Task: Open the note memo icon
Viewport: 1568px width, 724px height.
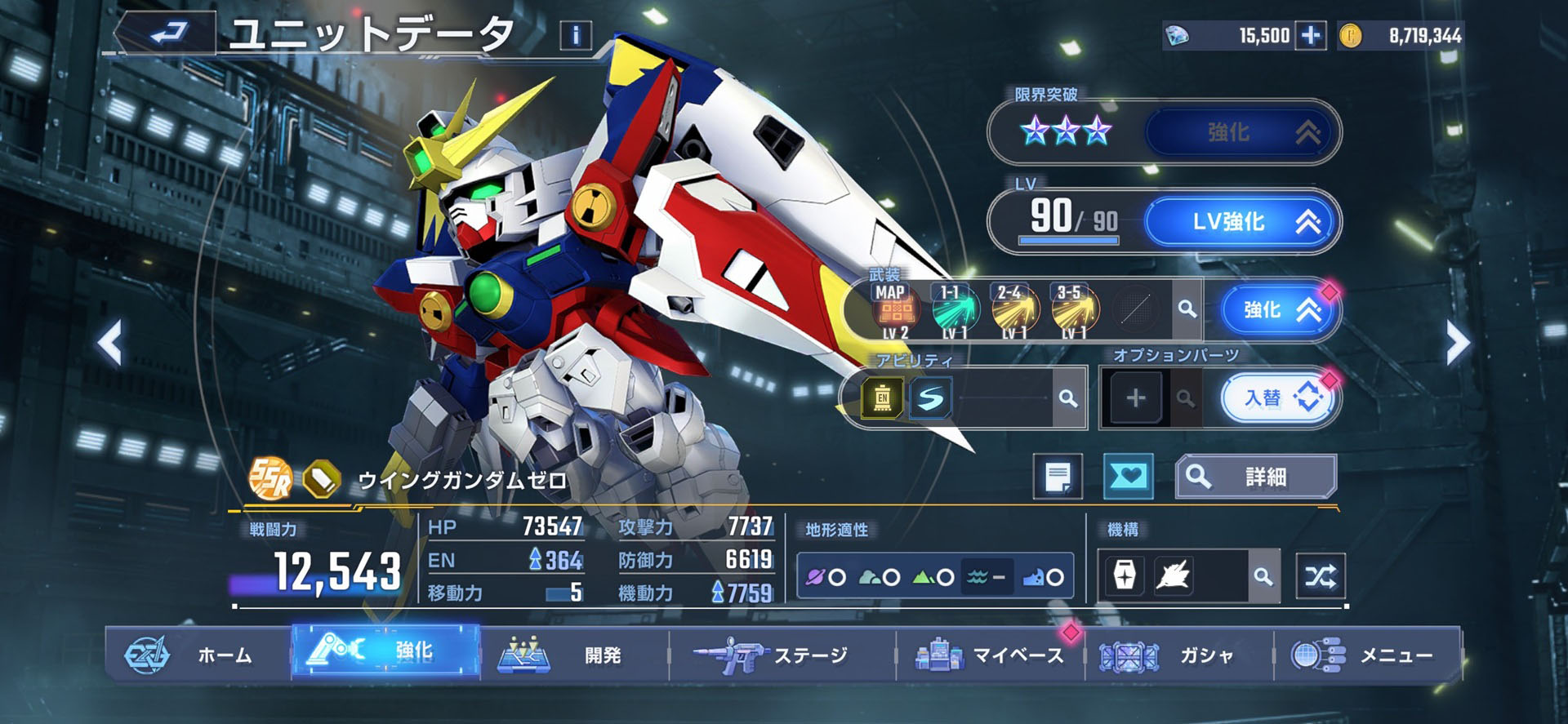Action: click(x=1058, y=477)
